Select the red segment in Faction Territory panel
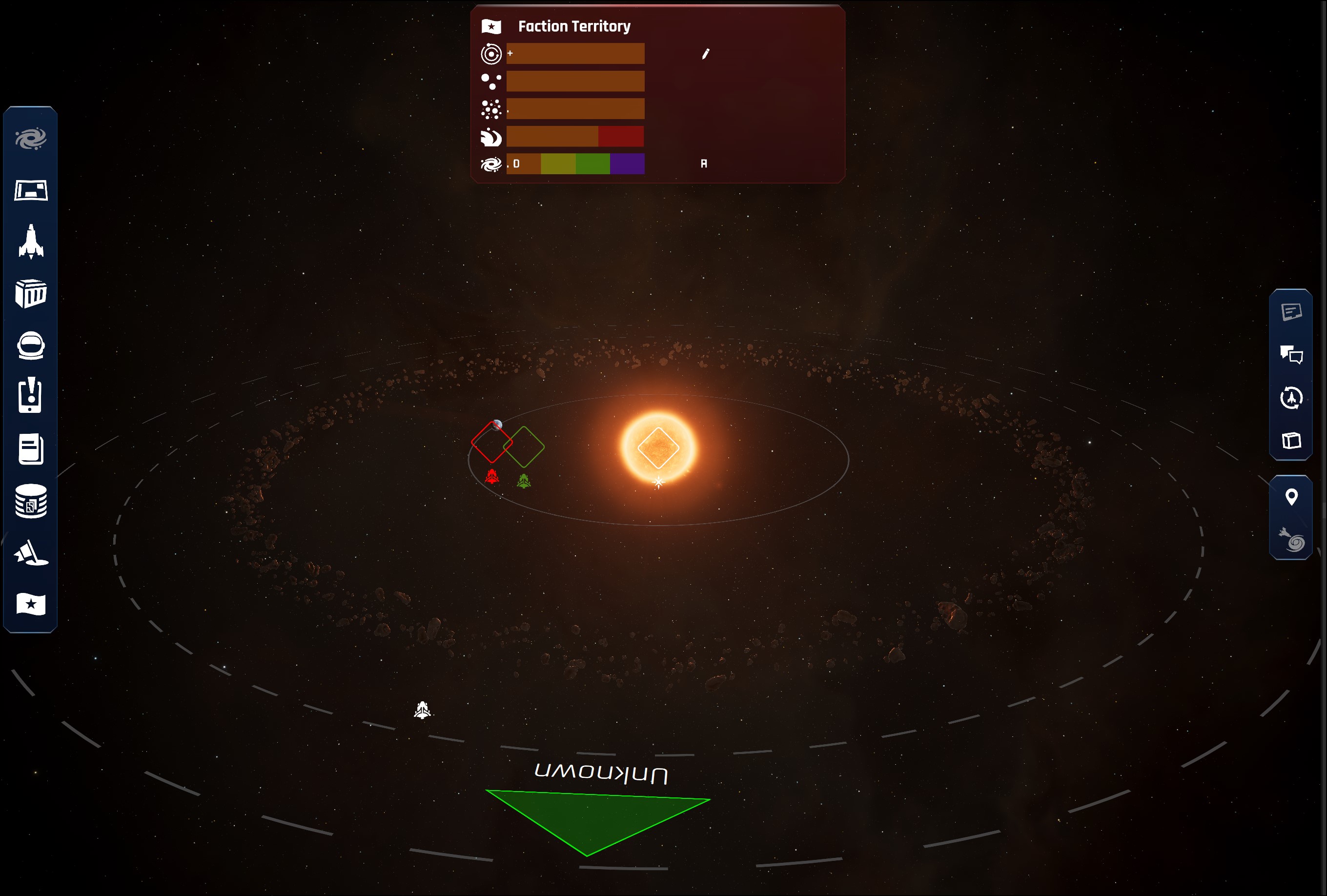 click(621, 137)
